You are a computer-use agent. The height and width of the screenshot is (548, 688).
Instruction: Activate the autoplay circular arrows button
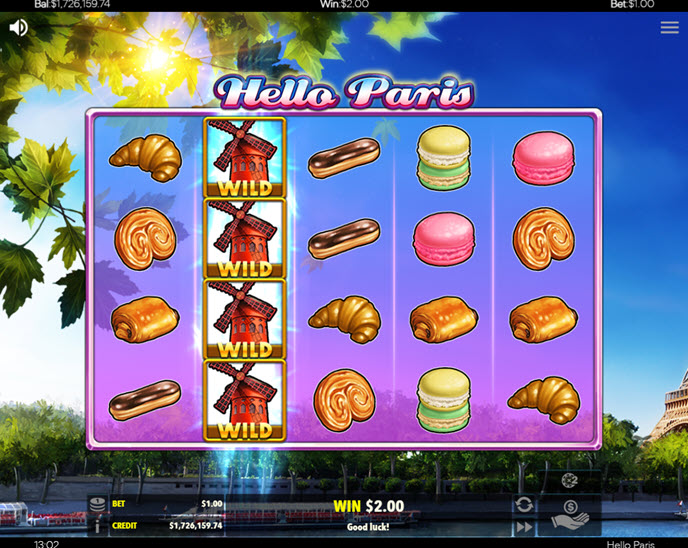point(524,504)
